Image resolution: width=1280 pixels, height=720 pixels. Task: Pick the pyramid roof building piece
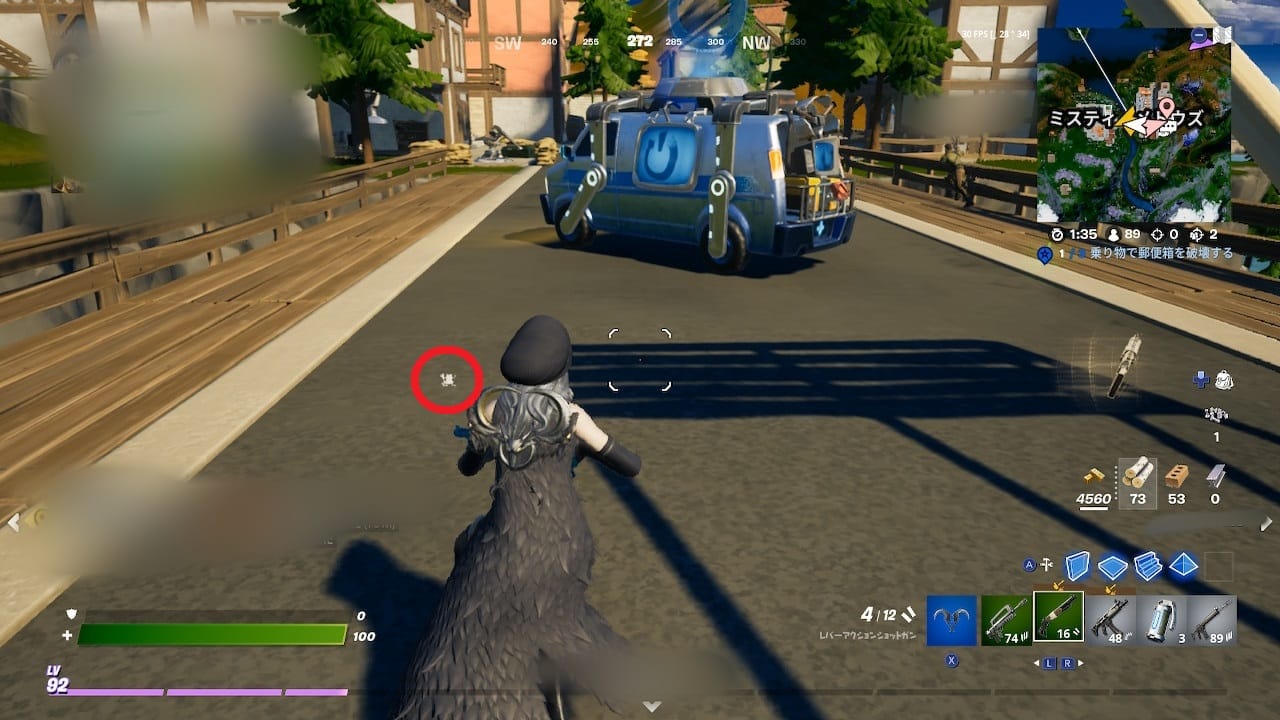[x=1184, y=566]
